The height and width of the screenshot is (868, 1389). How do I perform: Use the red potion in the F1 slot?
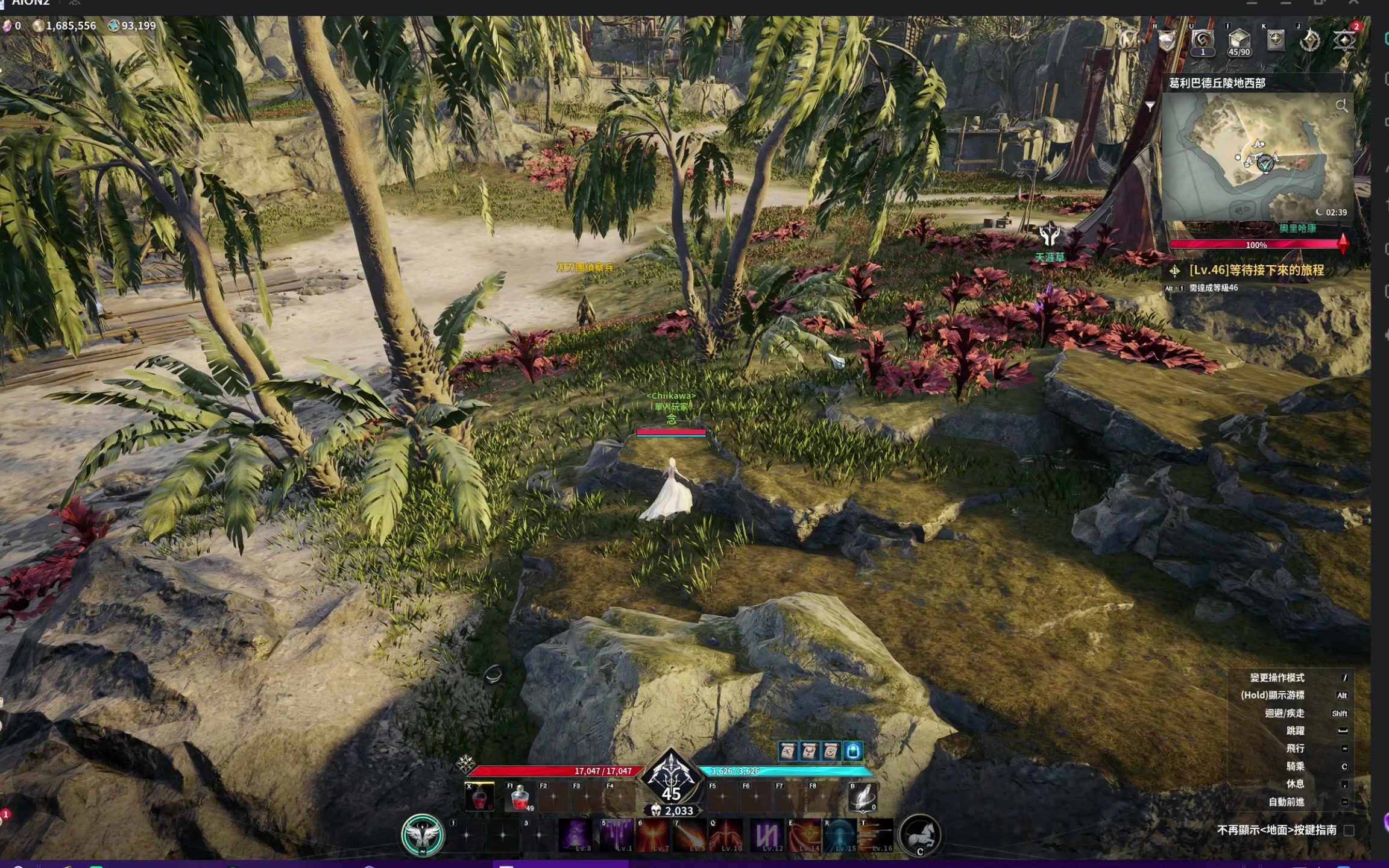click(519, 797)
